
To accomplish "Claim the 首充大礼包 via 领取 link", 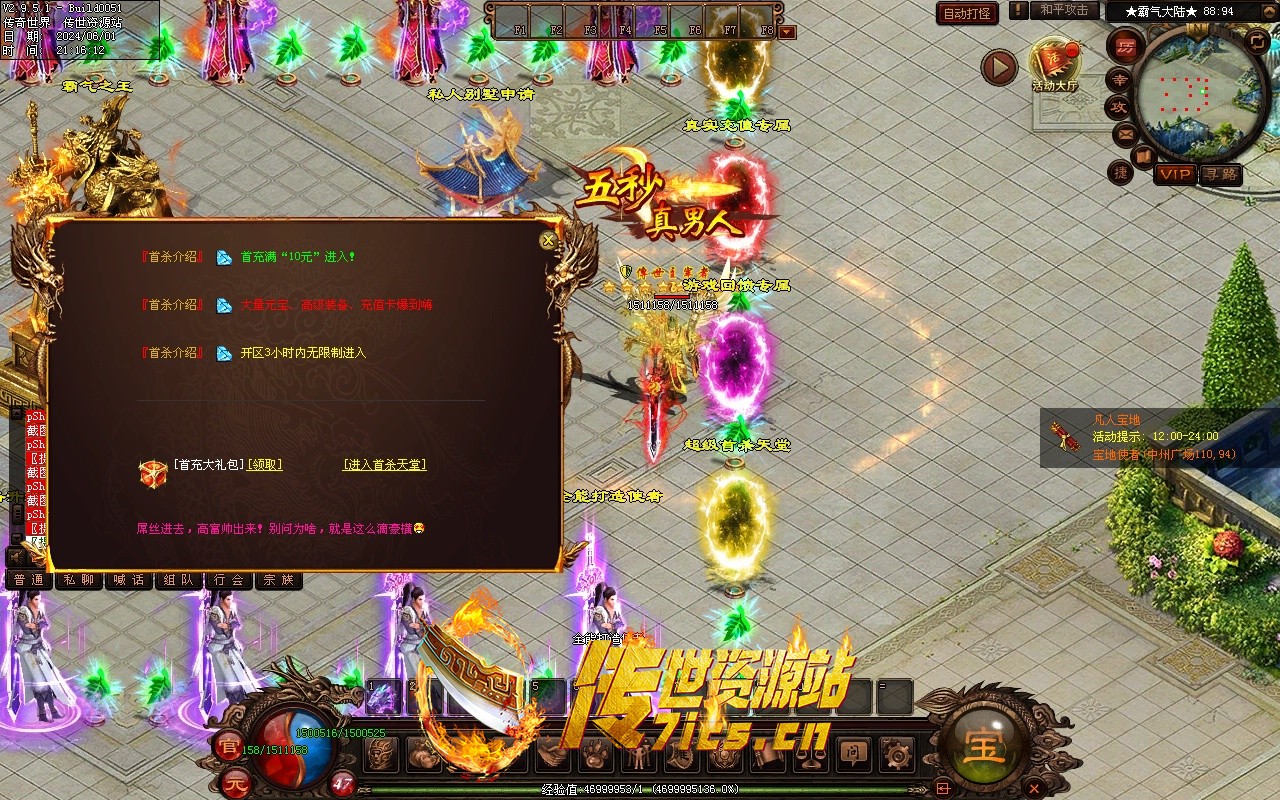I will [x=264, y=465].
